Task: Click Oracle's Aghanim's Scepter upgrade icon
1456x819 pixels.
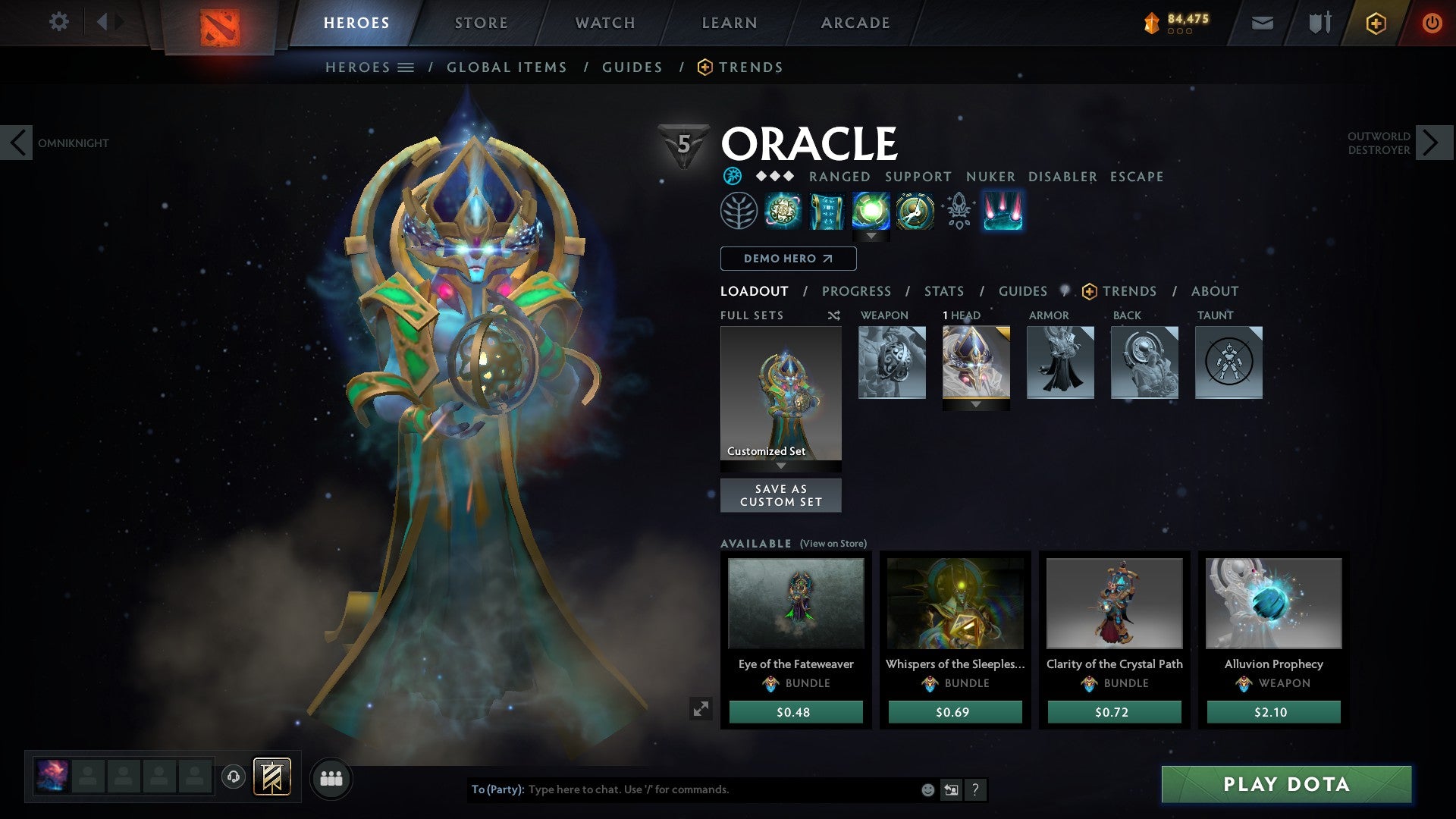Action: [x=957, y=212]
